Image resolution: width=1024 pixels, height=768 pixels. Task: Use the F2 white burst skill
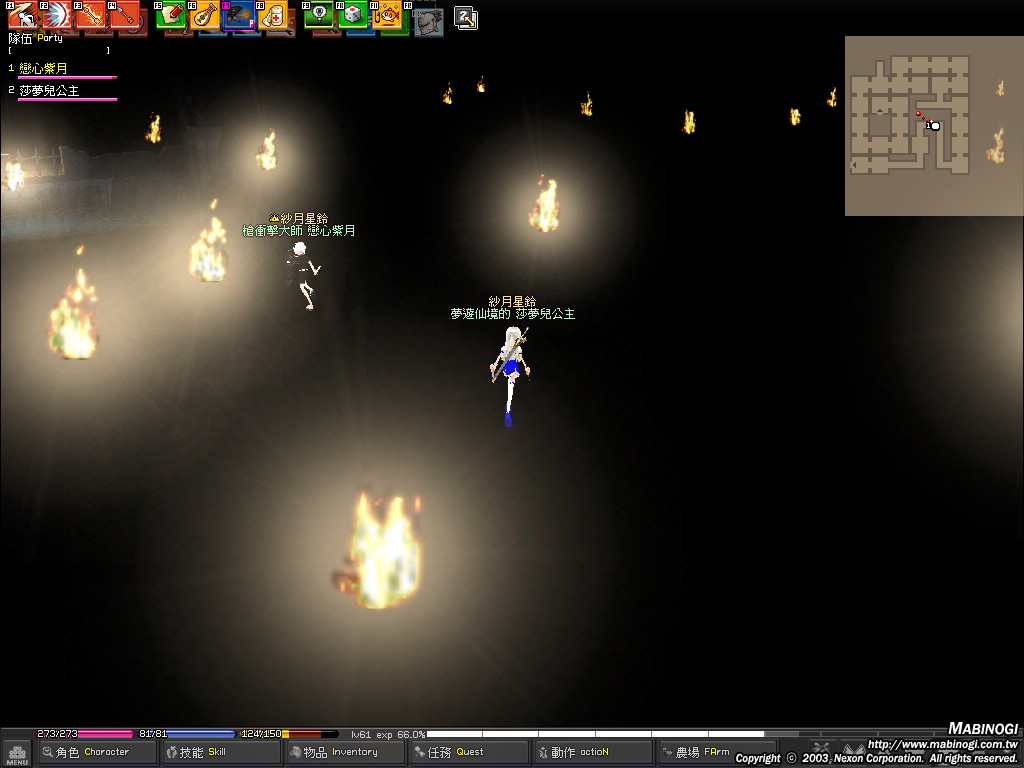tap(56, 15)
